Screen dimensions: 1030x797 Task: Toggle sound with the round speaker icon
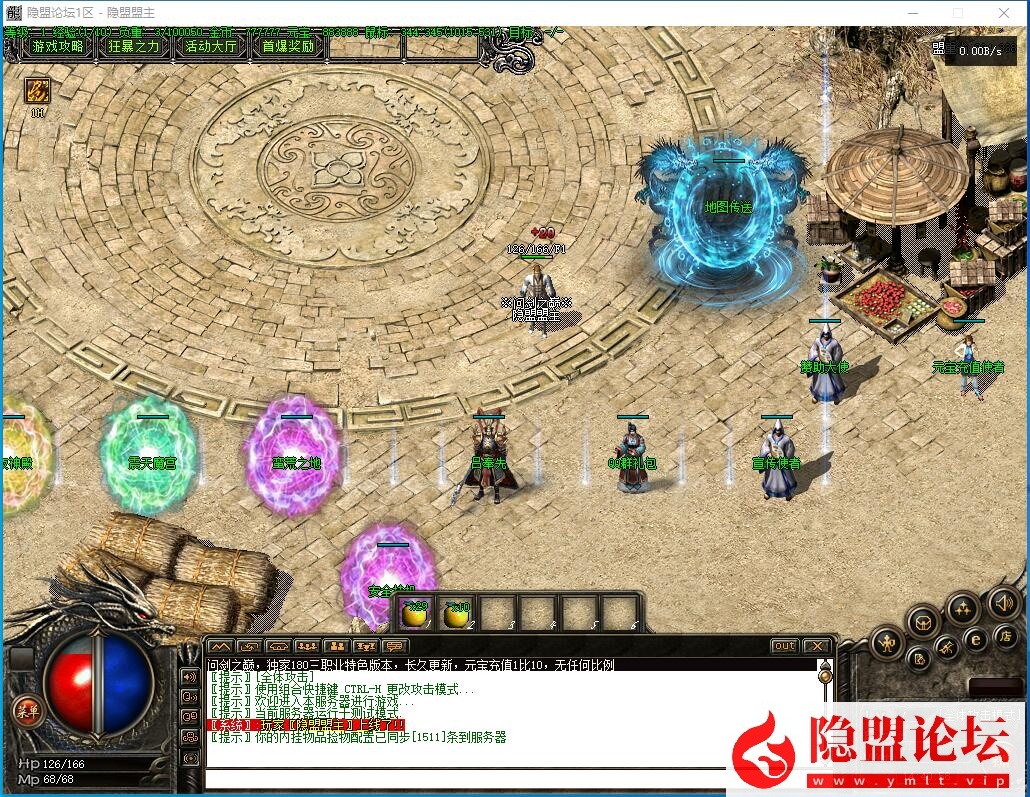point(1003,603)
